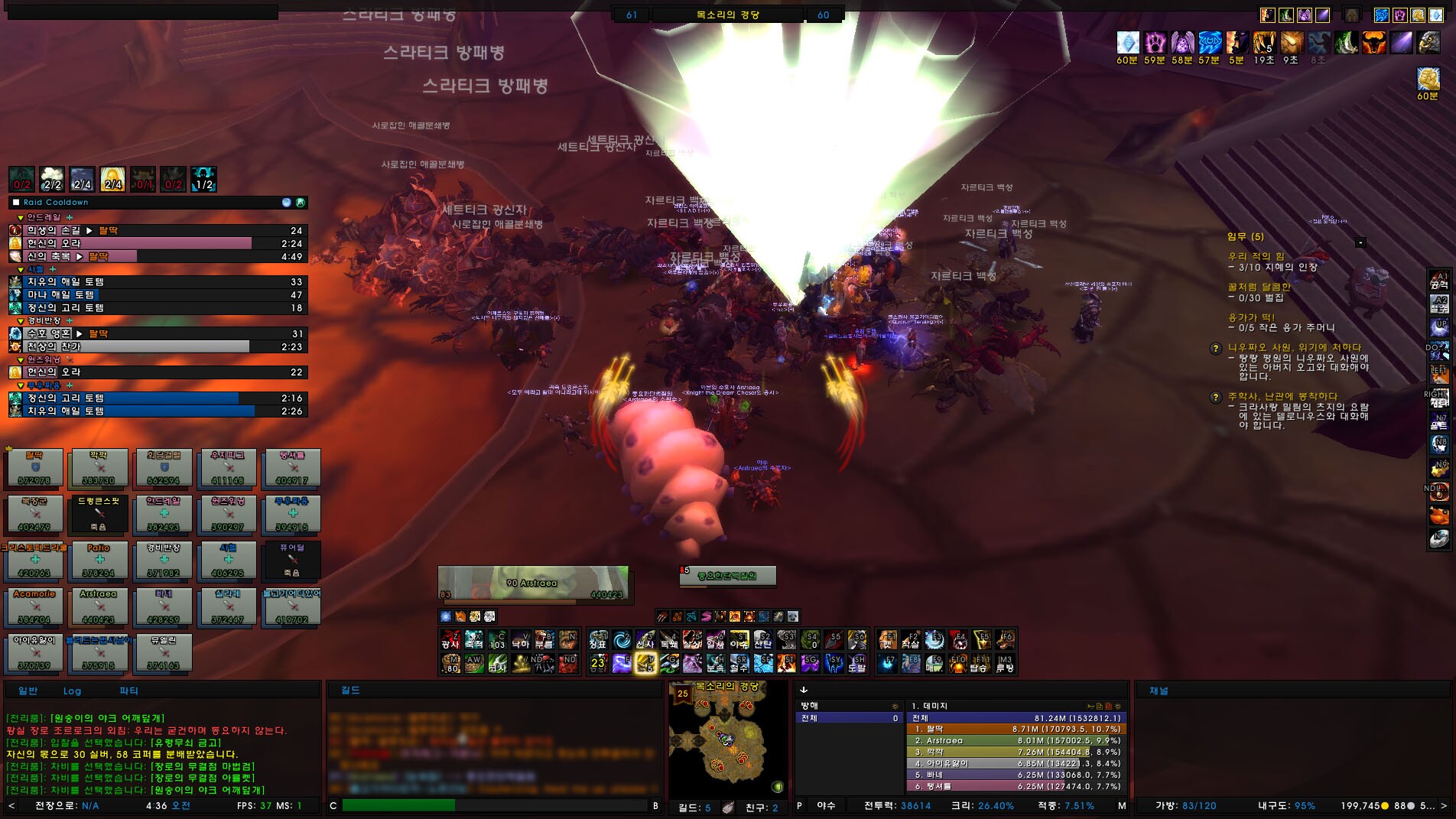This screenshot has height=819, width=1456.
Task: Switch to the 파티 chat tab
Action: click(128, 691)
